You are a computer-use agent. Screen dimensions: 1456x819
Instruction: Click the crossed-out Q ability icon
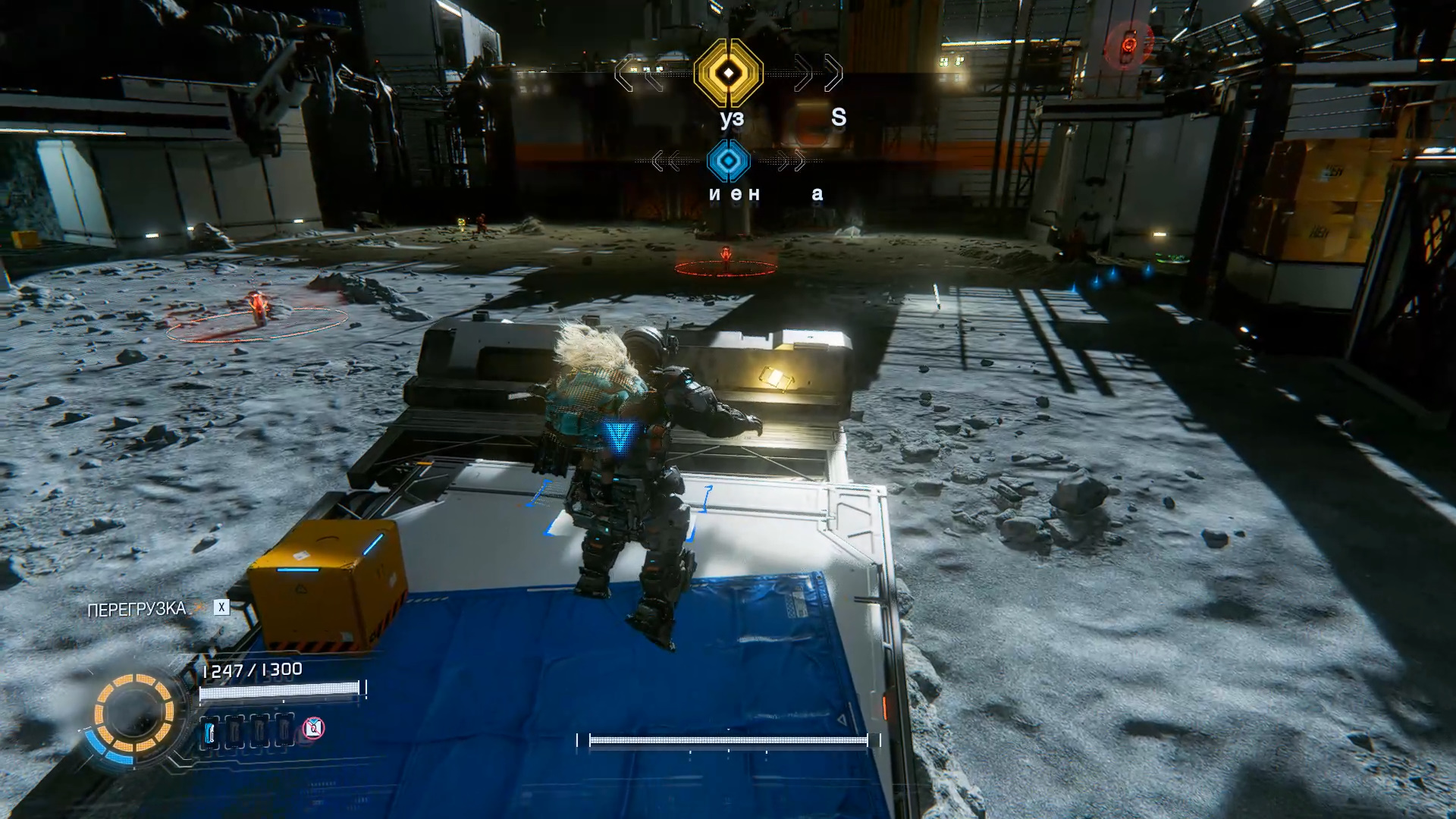(x=313, y=729)
